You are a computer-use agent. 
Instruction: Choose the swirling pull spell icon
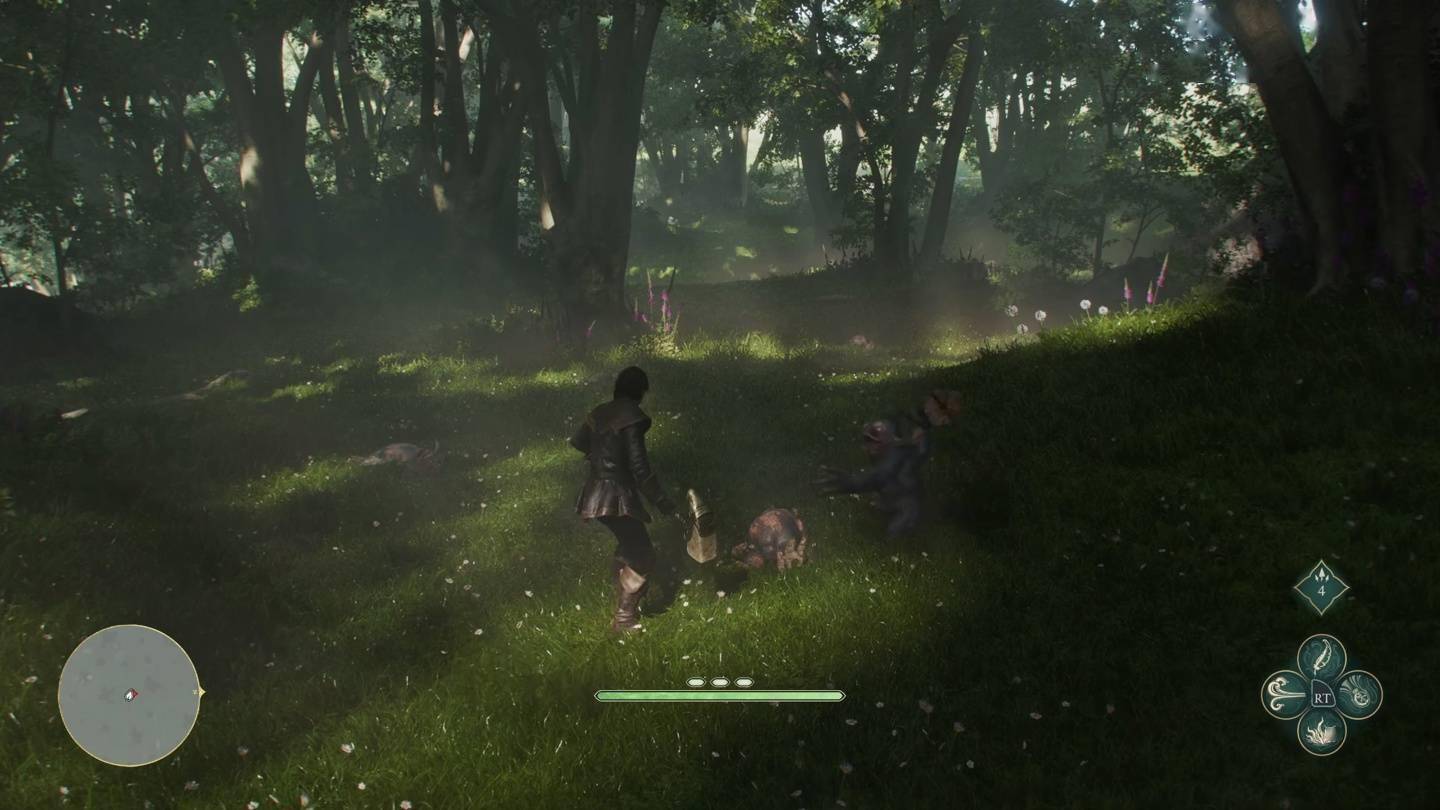(x=1359, y=694)
